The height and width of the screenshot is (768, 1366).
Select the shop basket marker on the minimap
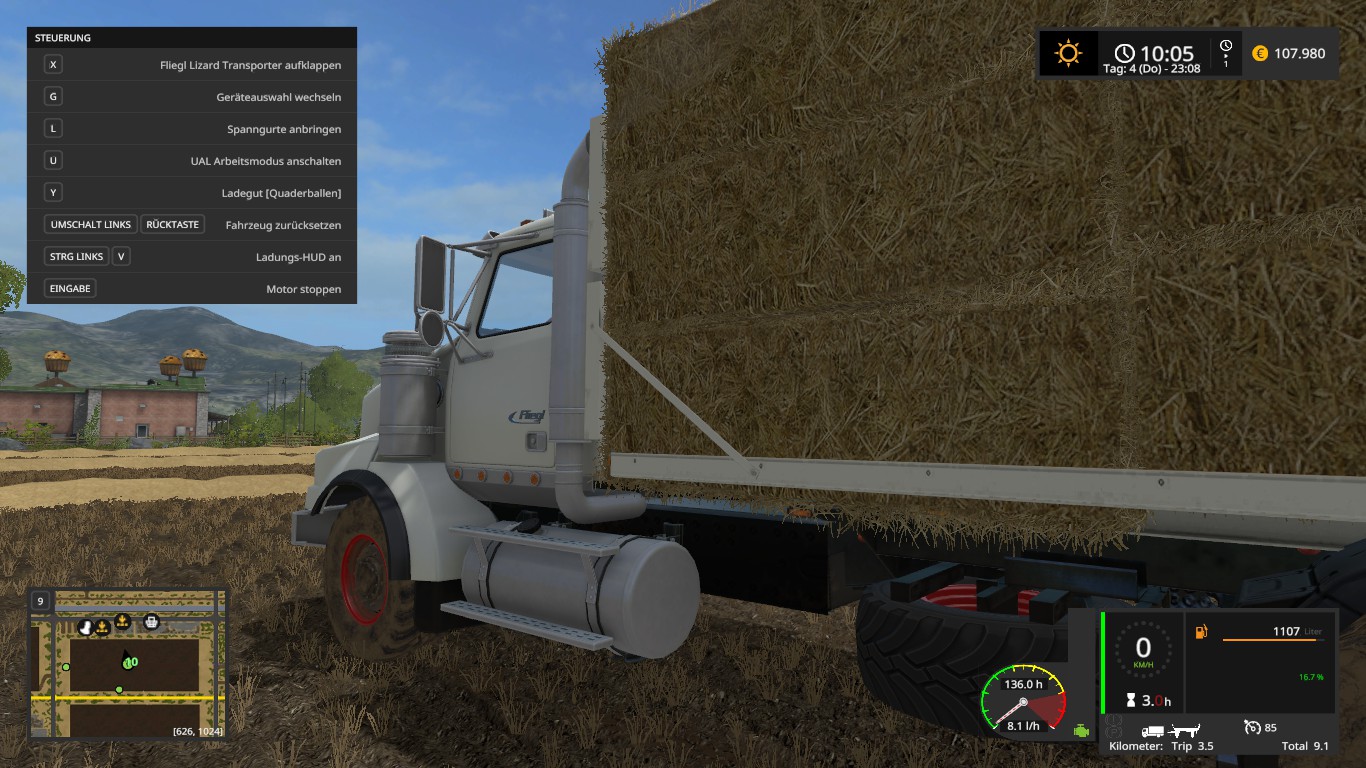coord(151,621)
